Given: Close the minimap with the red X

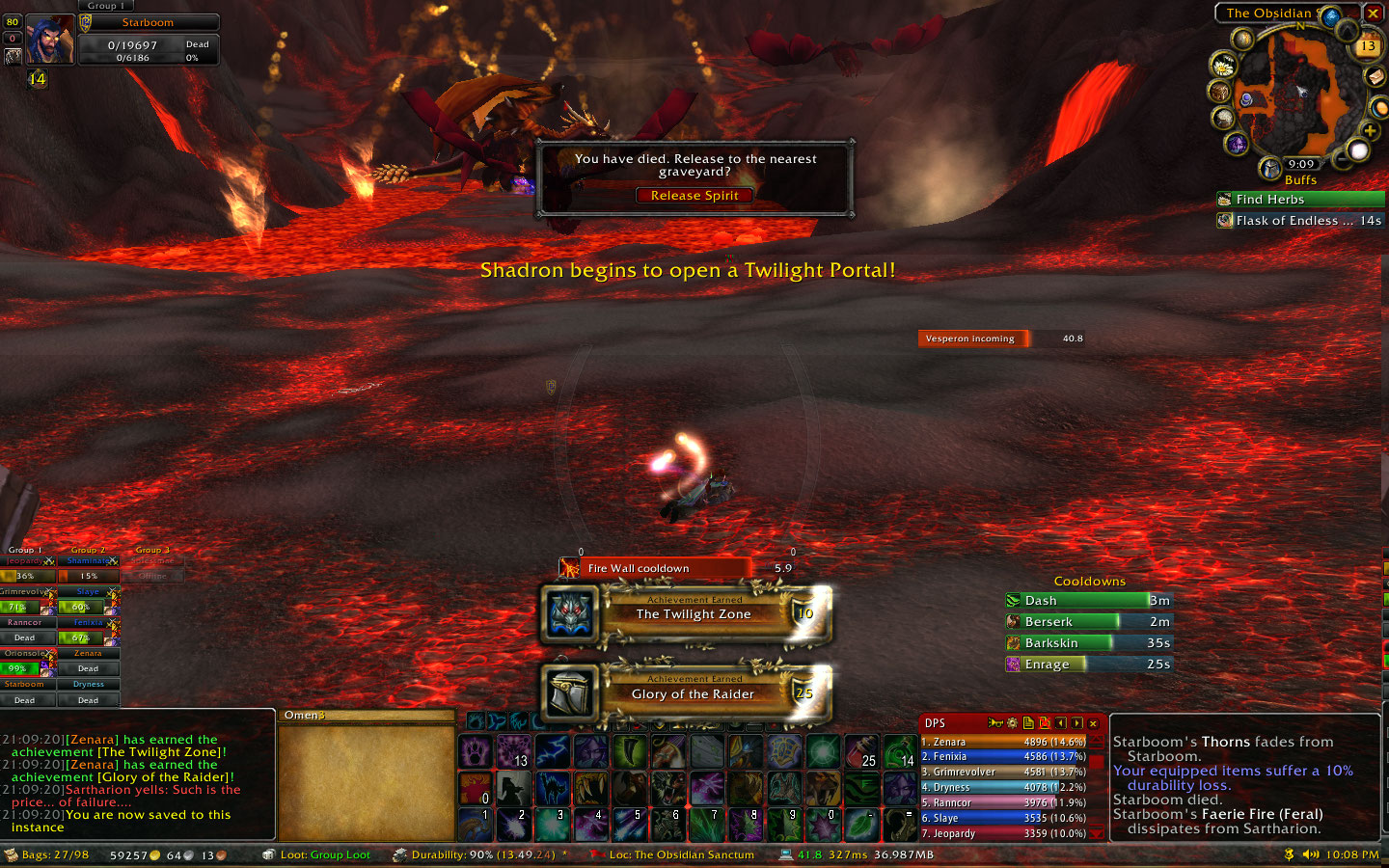Looking at the screenshot, I should (x=1373, y=14).
